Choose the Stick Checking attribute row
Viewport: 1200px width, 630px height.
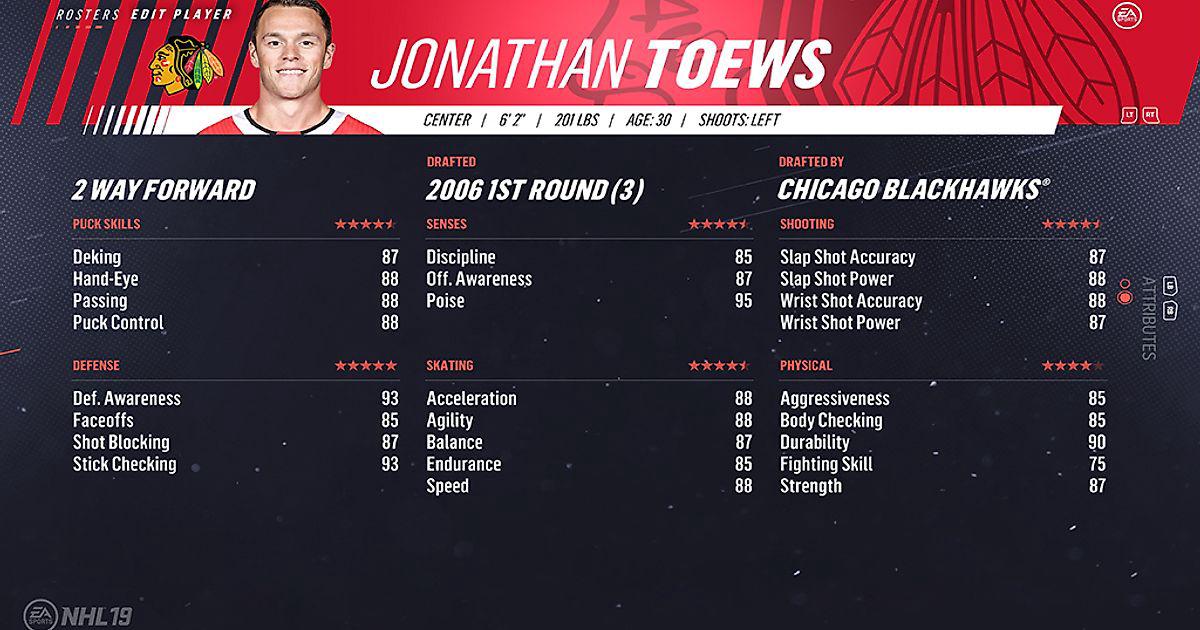(x=235, y=464)
